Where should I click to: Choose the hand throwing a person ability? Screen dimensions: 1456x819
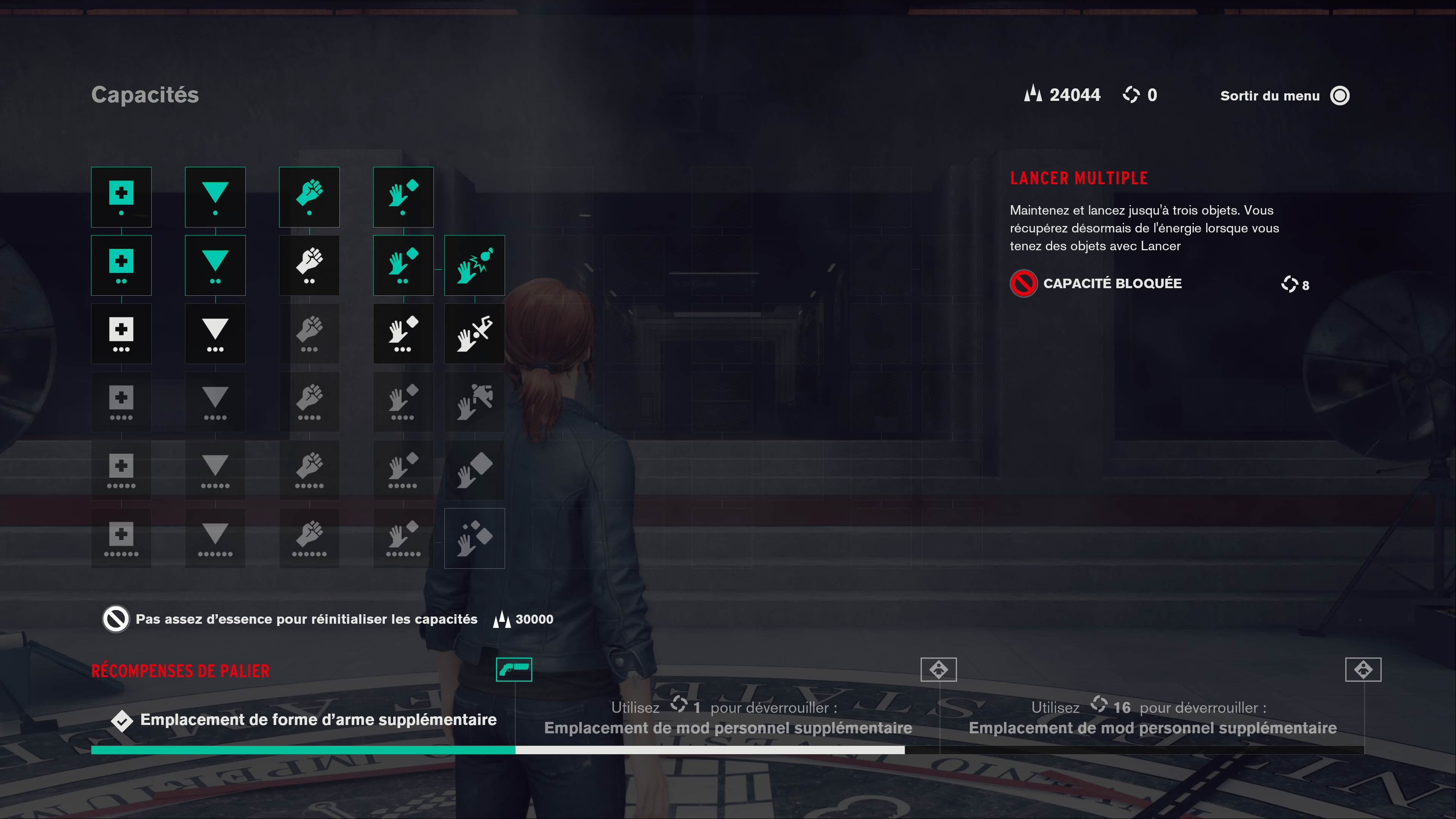pyautogui.click(x=474, y=402)
